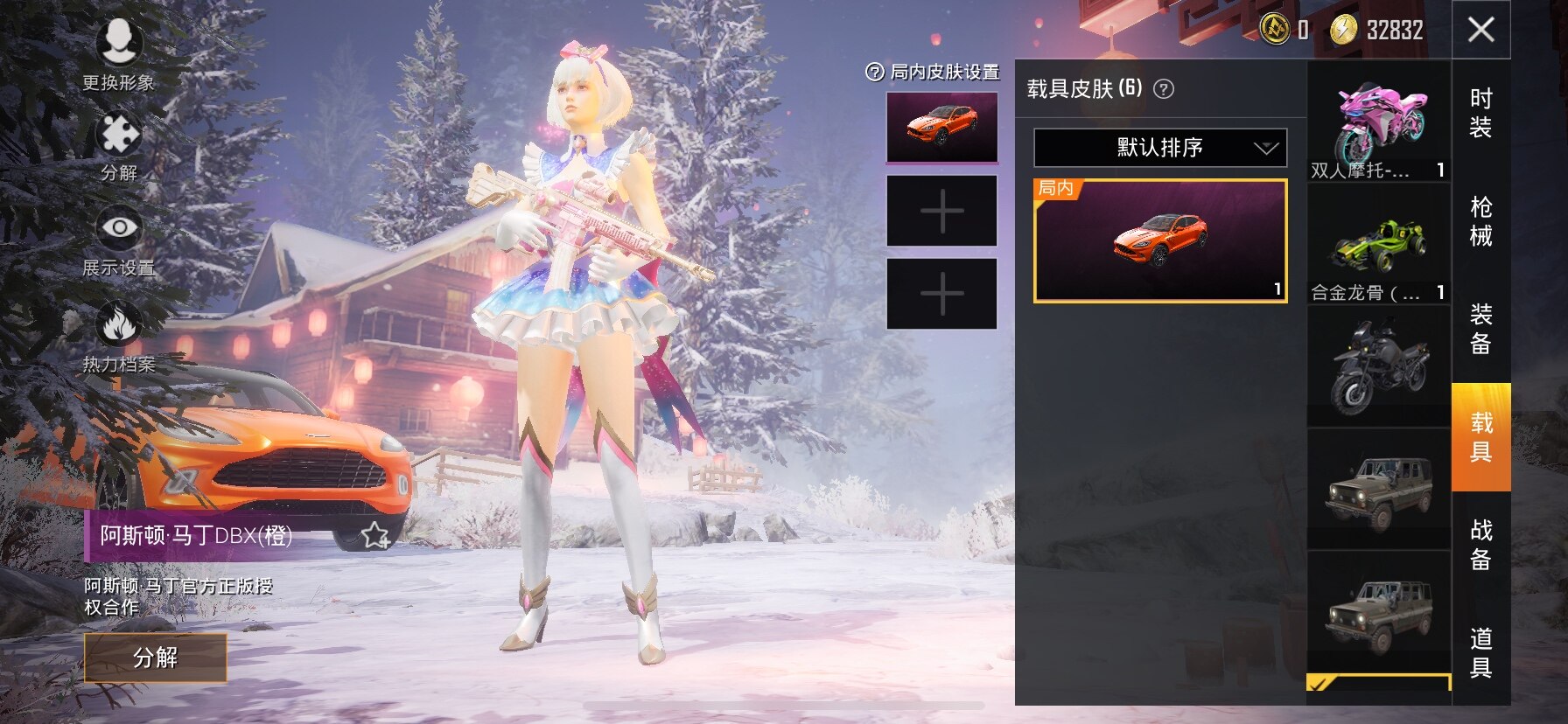Image resolution: width=1568 pixels, height=724 pixels.
Task: Click the help icon beside 载具皮肤
Action: click(x=1164, y=88)
